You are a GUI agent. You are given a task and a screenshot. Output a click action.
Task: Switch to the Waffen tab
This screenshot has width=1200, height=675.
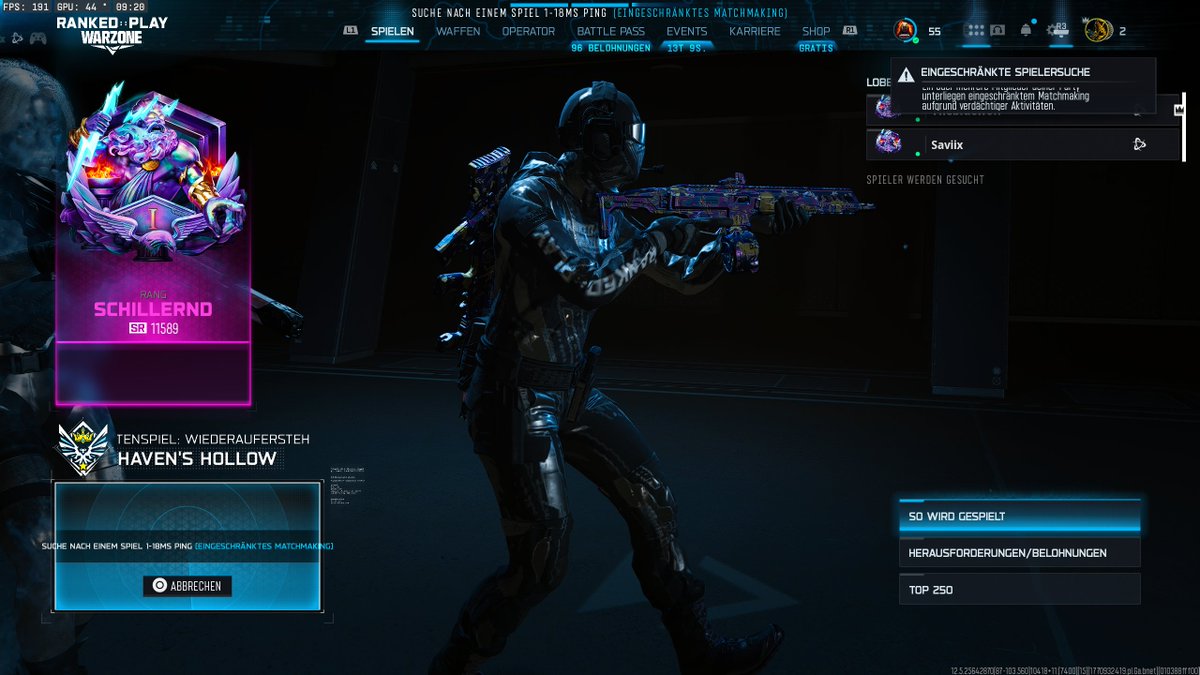tap(458, 31)
